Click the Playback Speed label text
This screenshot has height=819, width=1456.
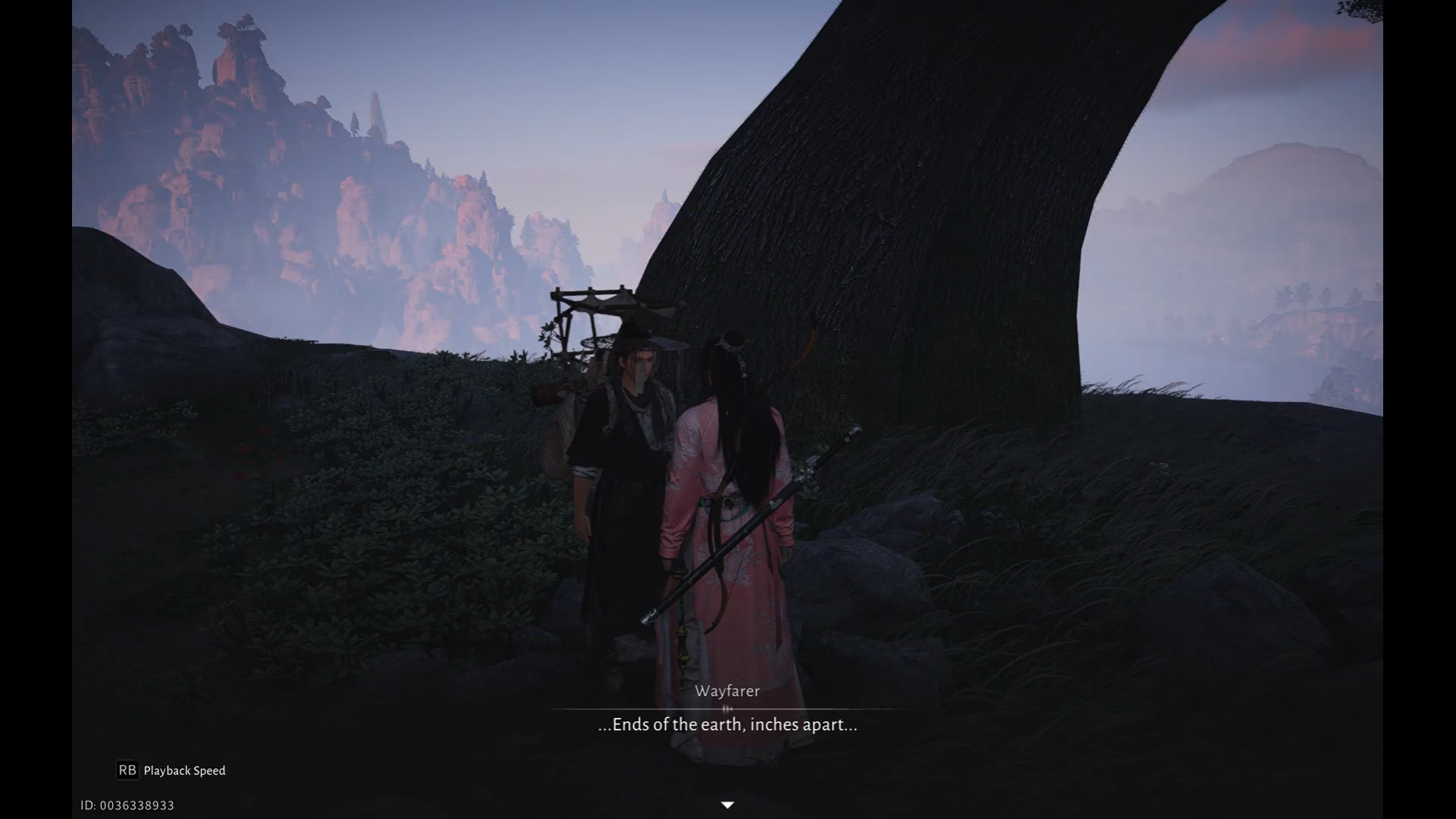pos(184,770)
